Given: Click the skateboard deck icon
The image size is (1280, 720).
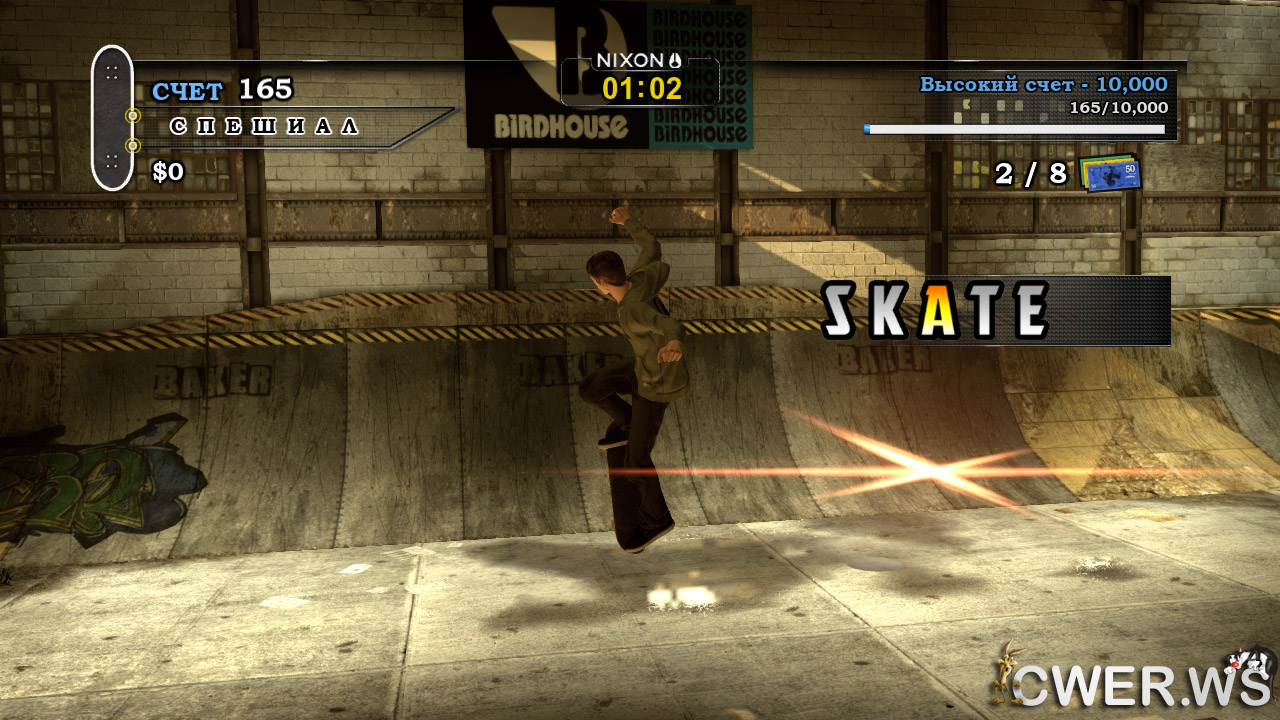Looking at the screenshot, I should (112, 118).
